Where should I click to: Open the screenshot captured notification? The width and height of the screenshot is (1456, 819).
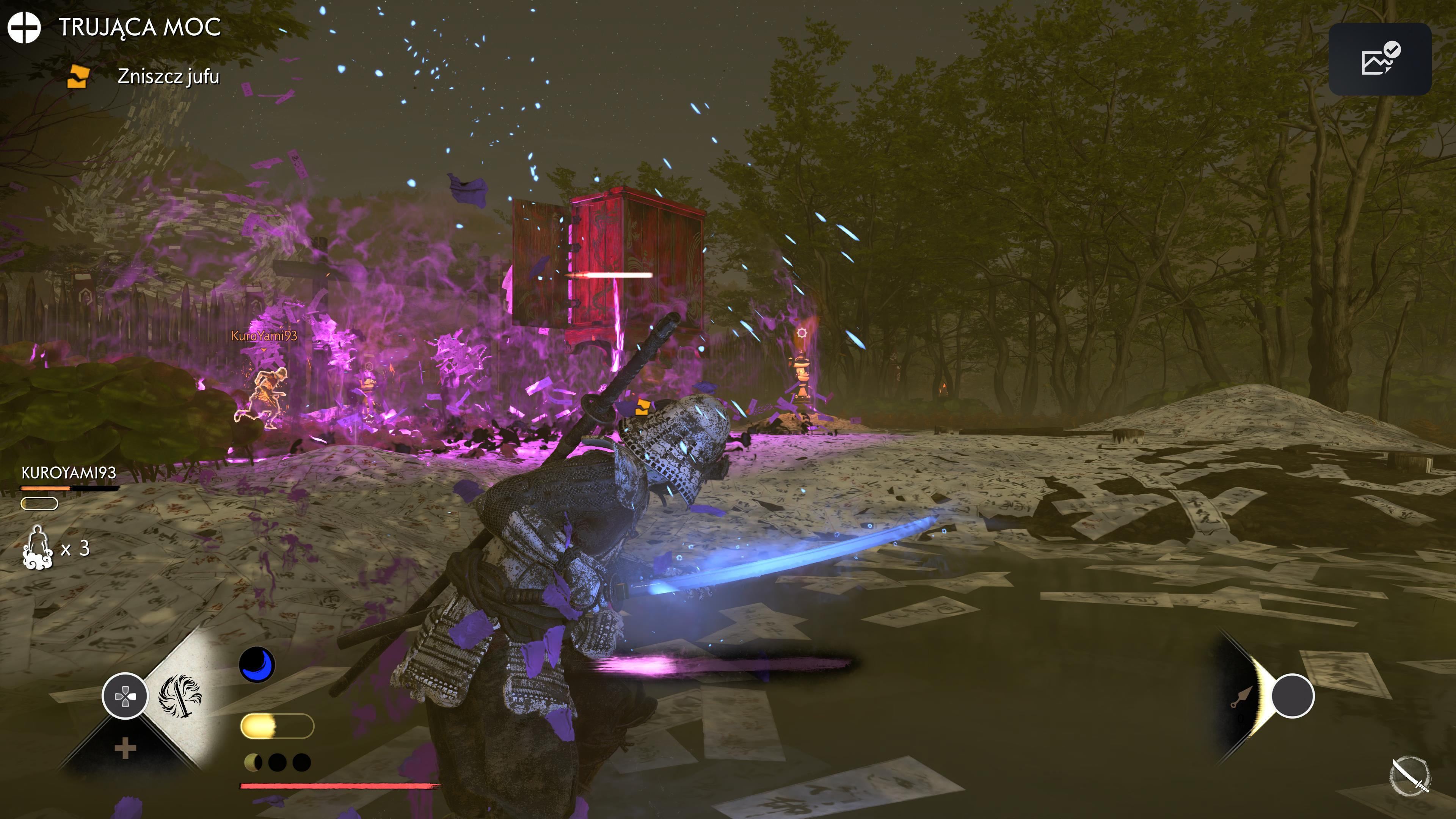1379,59
